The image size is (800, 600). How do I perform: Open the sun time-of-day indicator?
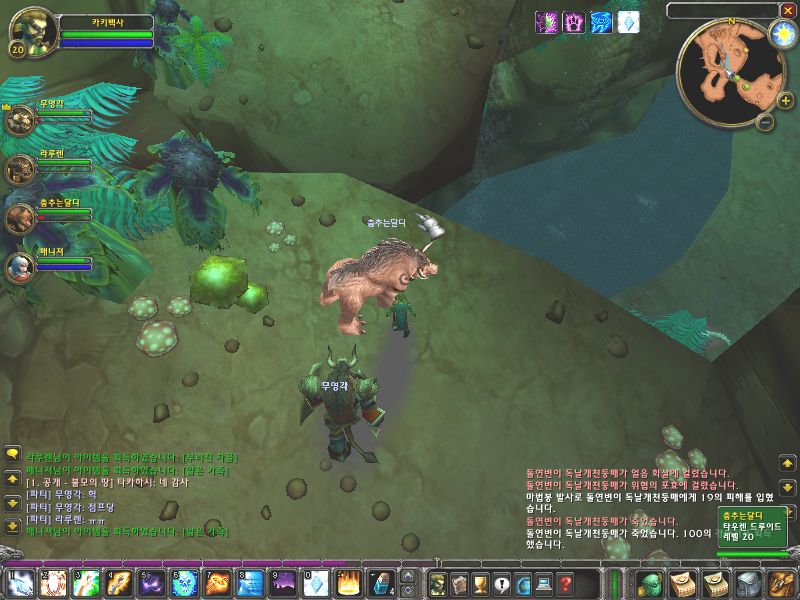pyautogui.click(x=781, y=33)
